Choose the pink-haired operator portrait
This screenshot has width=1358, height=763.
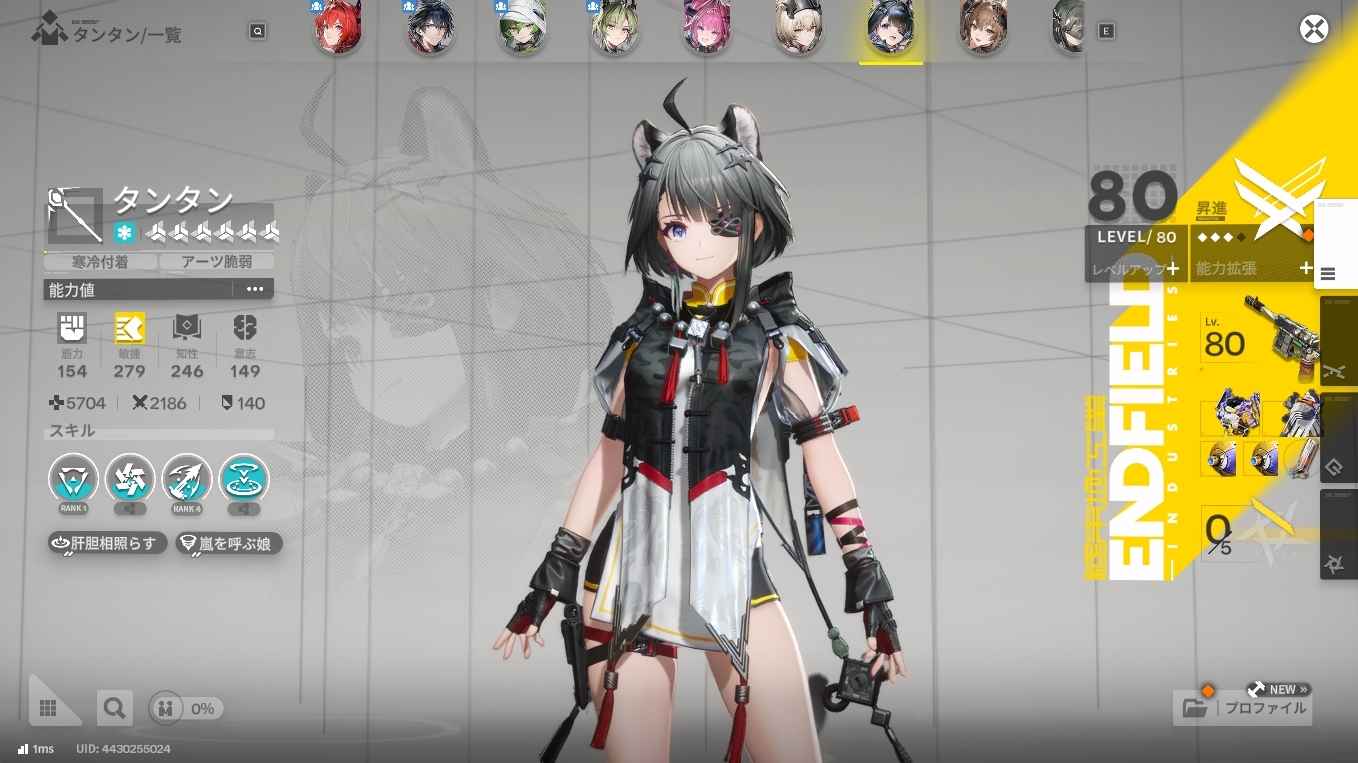[x=707, y=27]
